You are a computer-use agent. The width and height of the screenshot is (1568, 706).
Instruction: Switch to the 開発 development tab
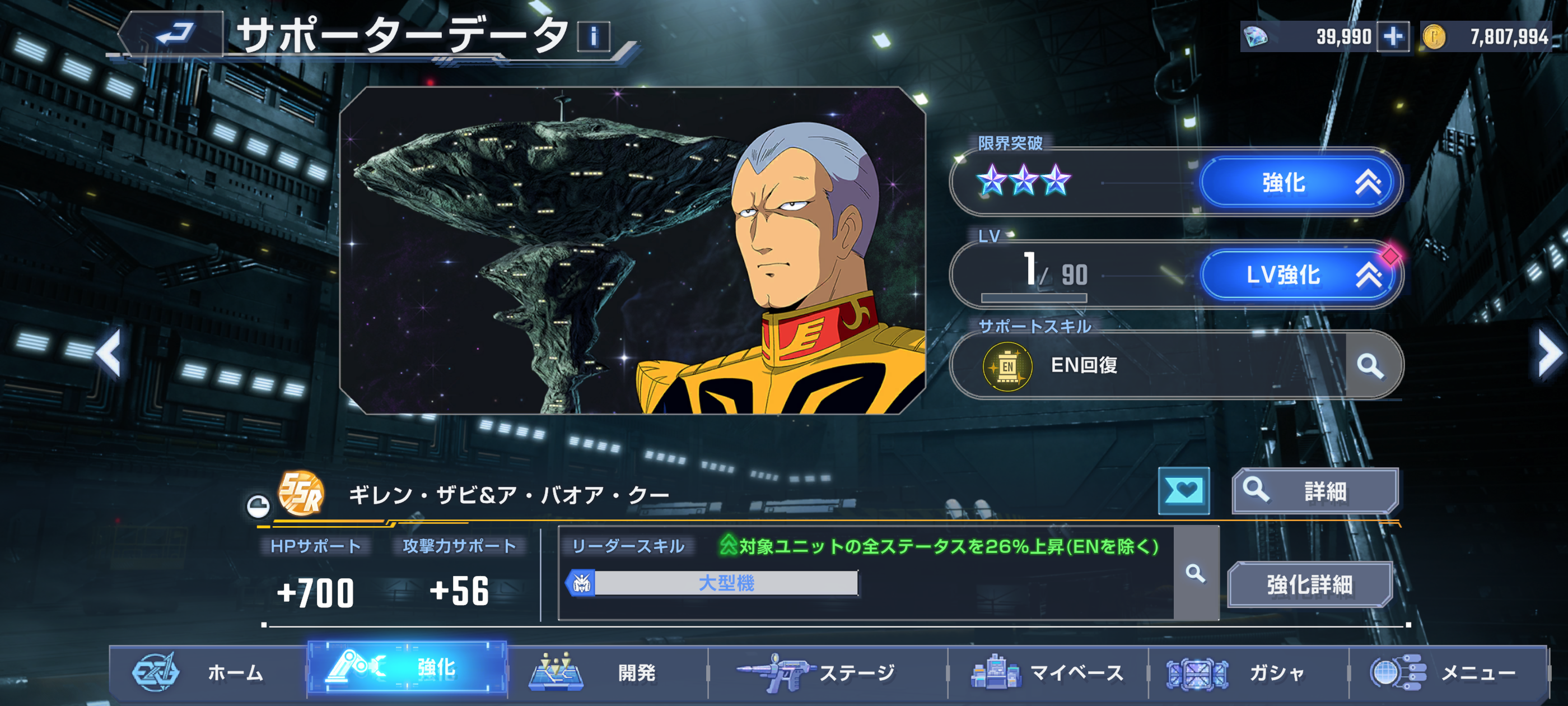pyautogui.click(x=606, y=672)
